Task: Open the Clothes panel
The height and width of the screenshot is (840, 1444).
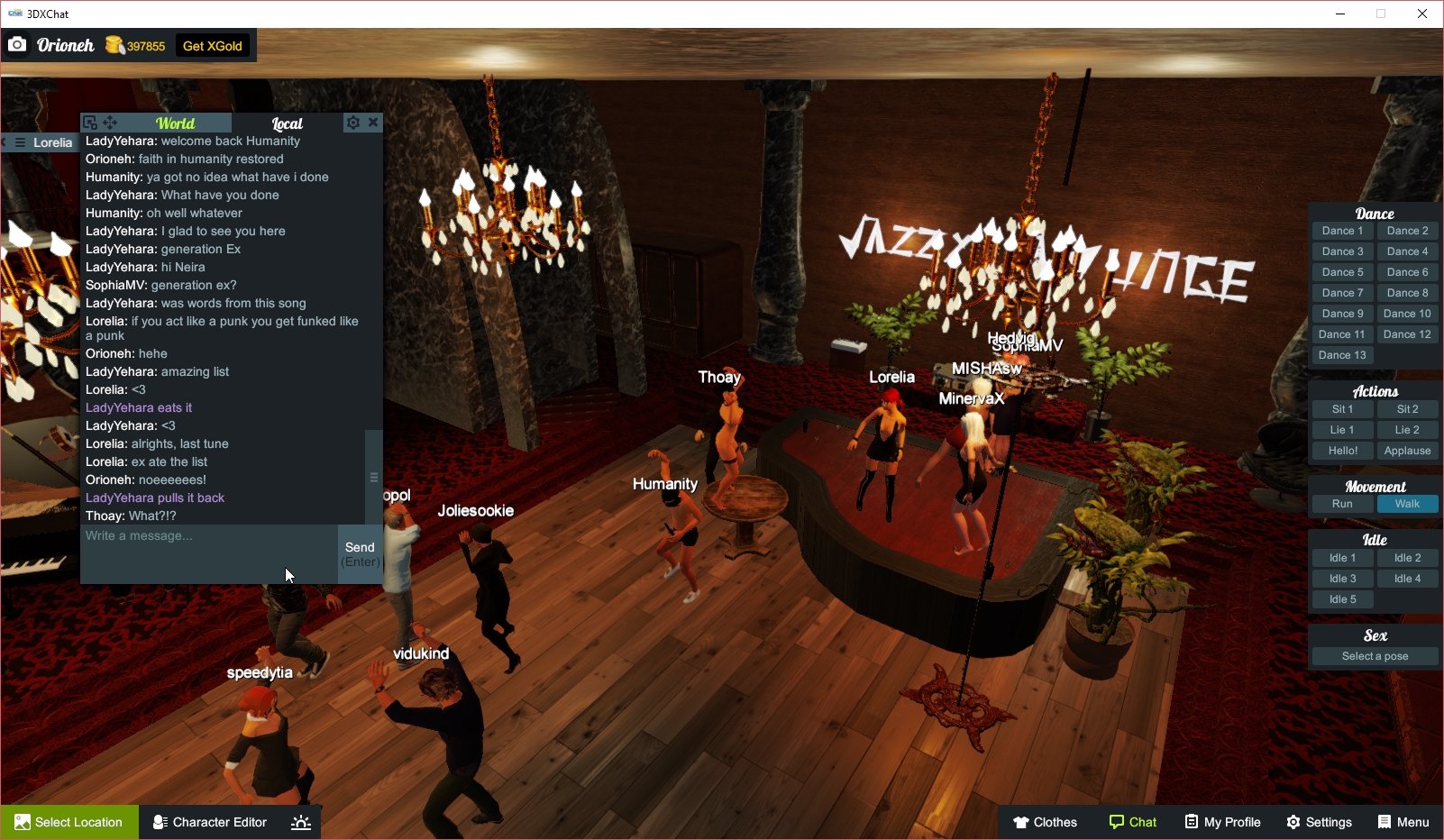Action: click(1045, 821)
